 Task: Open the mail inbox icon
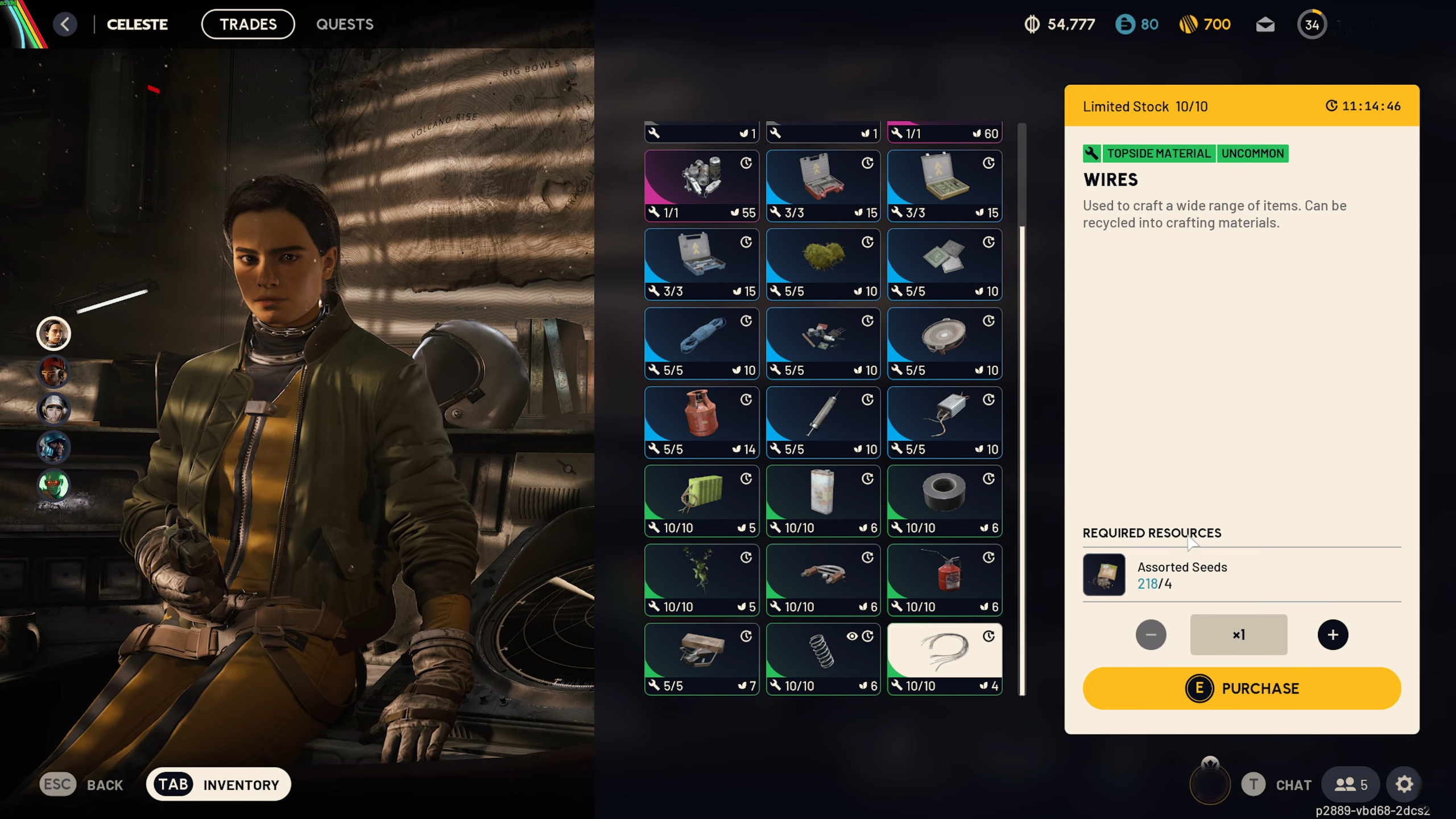pos(1265,24)
